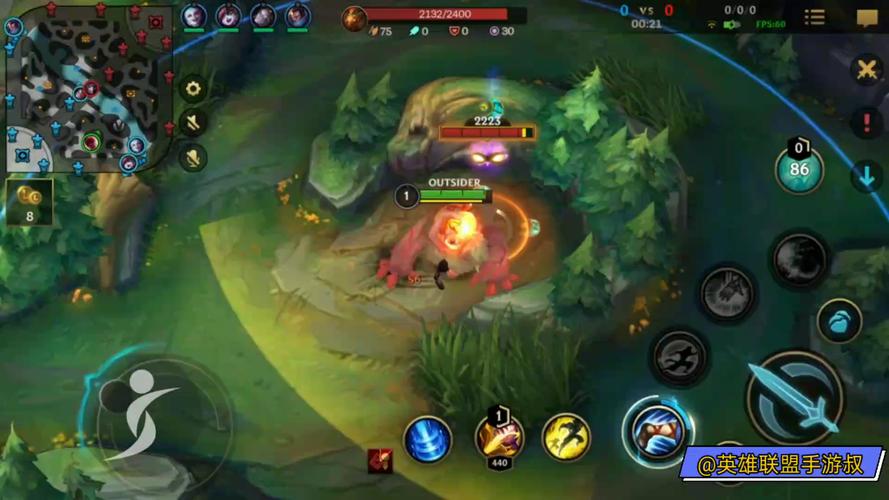Toggle the muted microphone icon
The image size is (889, 500).
[193, 156]
